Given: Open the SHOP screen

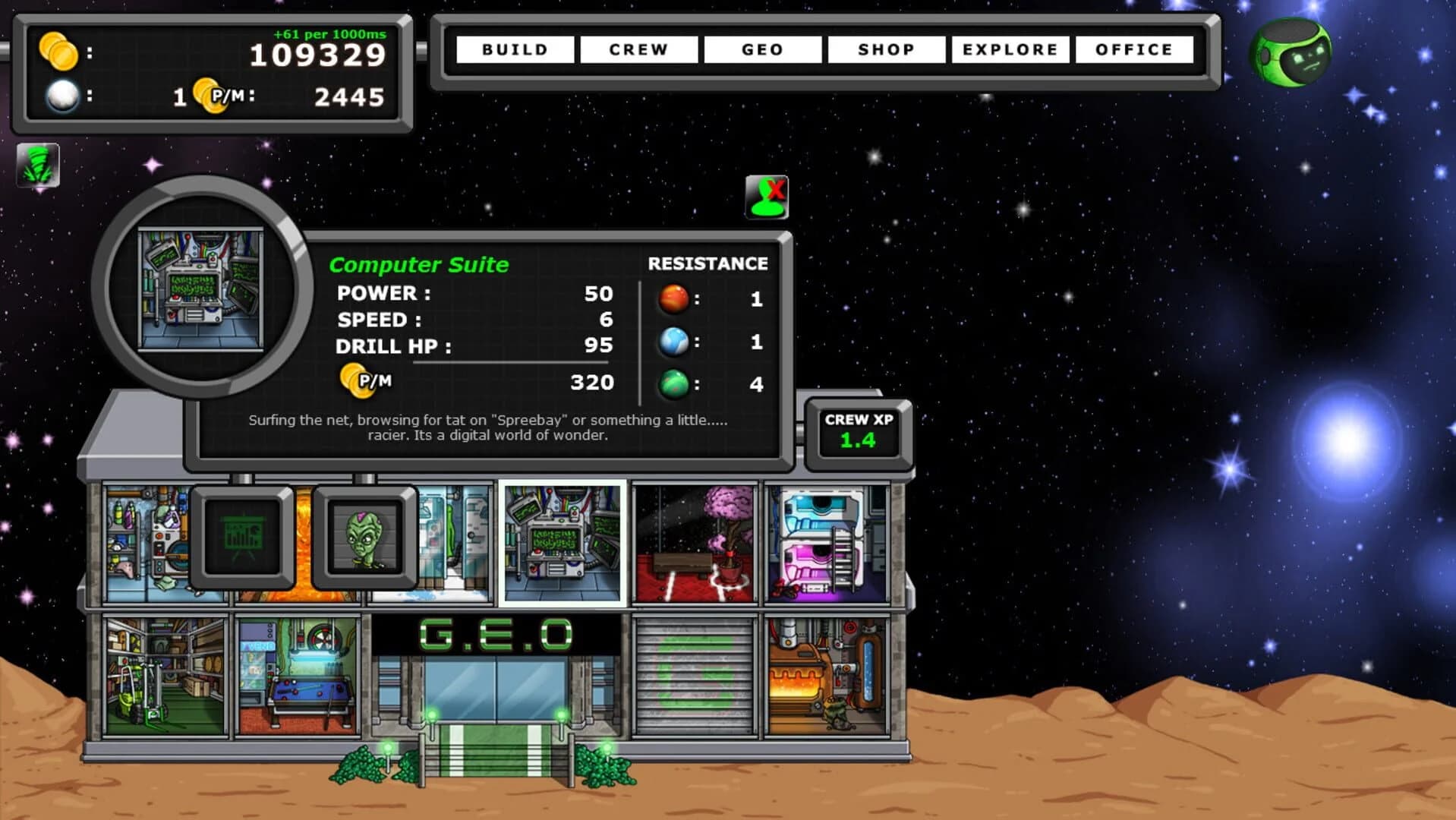Looking at the screenshot, I should [x=886, y=49].
